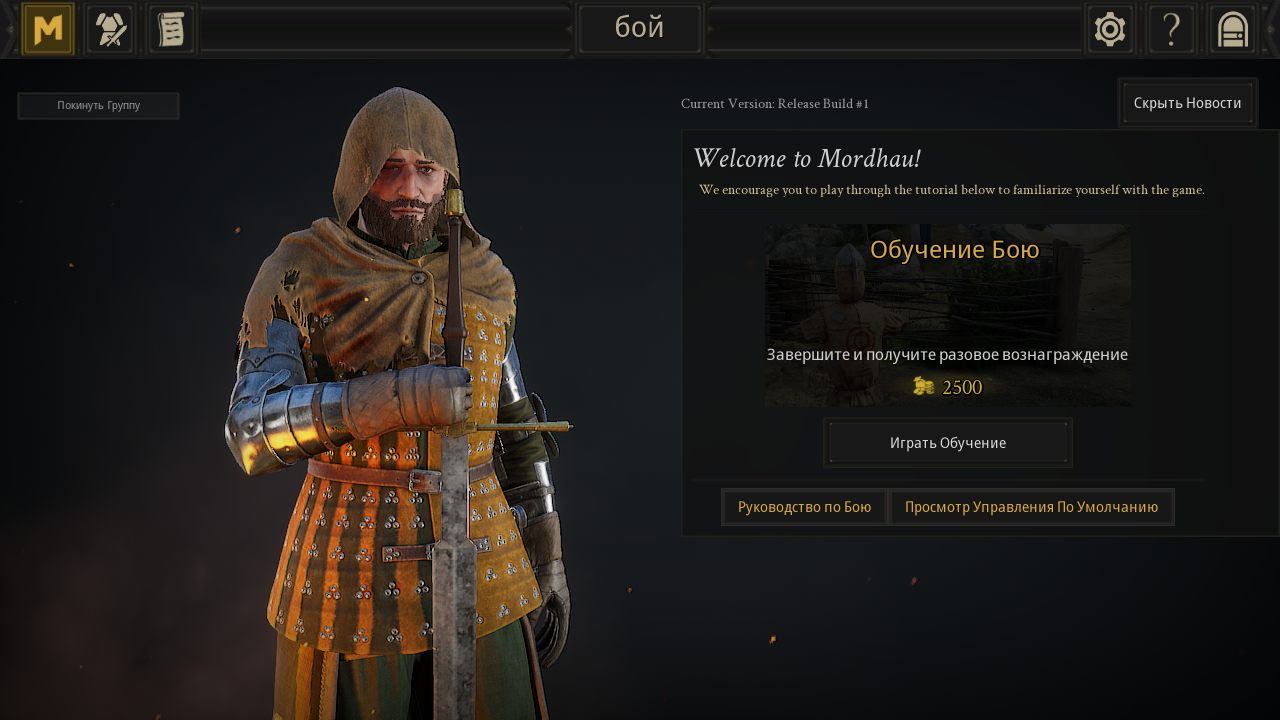View patch notes using the scroll icon
Image resolution: width=1280 pixels, height=720 pixels.
click(170, 28)
